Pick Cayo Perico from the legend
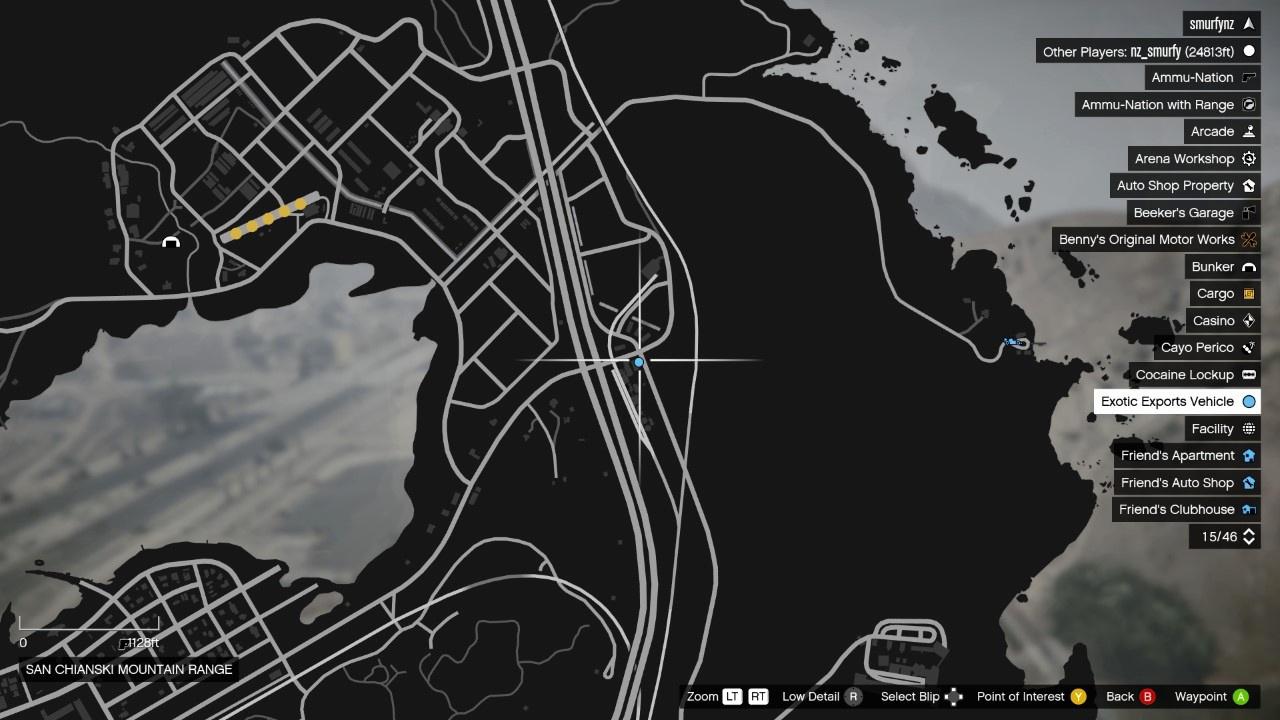The height and width of the screenshot is (720, 1280). point(1207,348)
